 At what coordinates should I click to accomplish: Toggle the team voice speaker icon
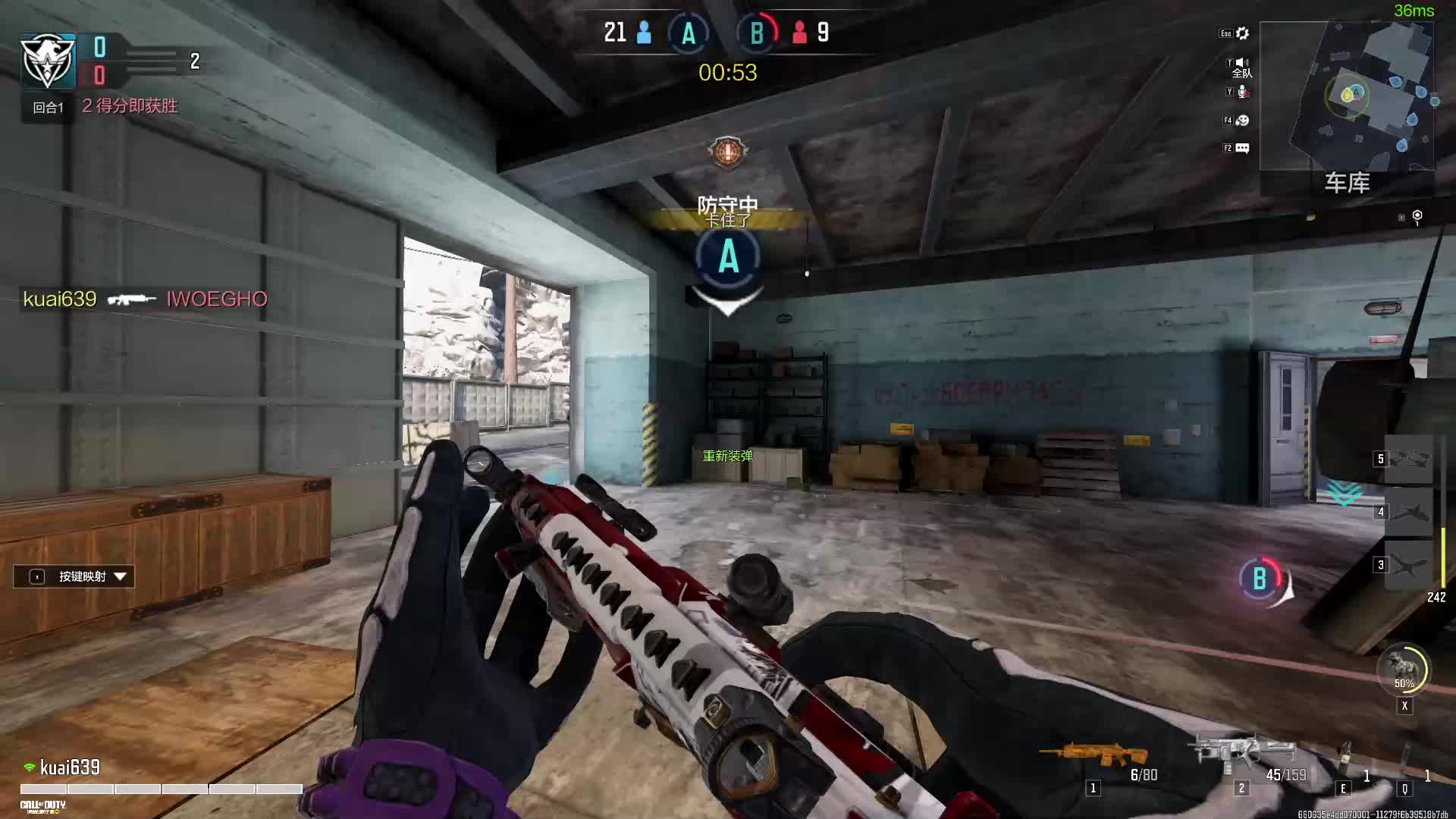[1242, 63]
